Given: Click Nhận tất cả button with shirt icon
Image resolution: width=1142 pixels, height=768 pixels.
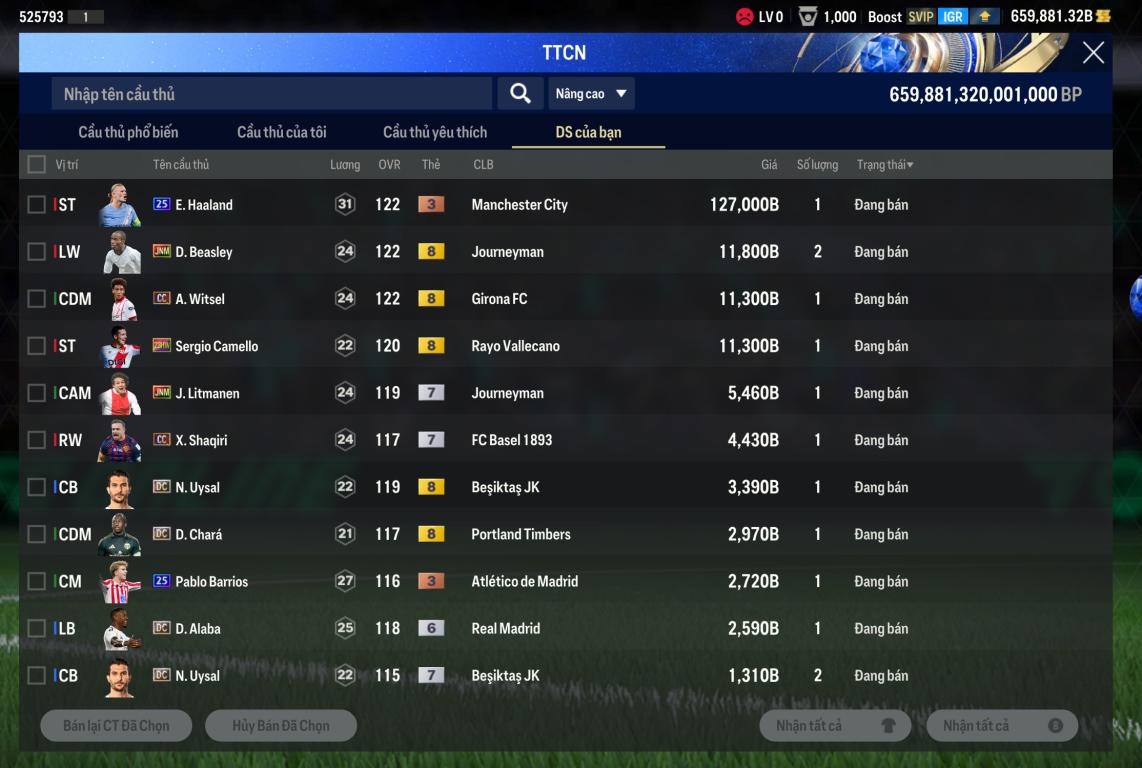Looking at the screenshot, I should (x=835, y=726).
